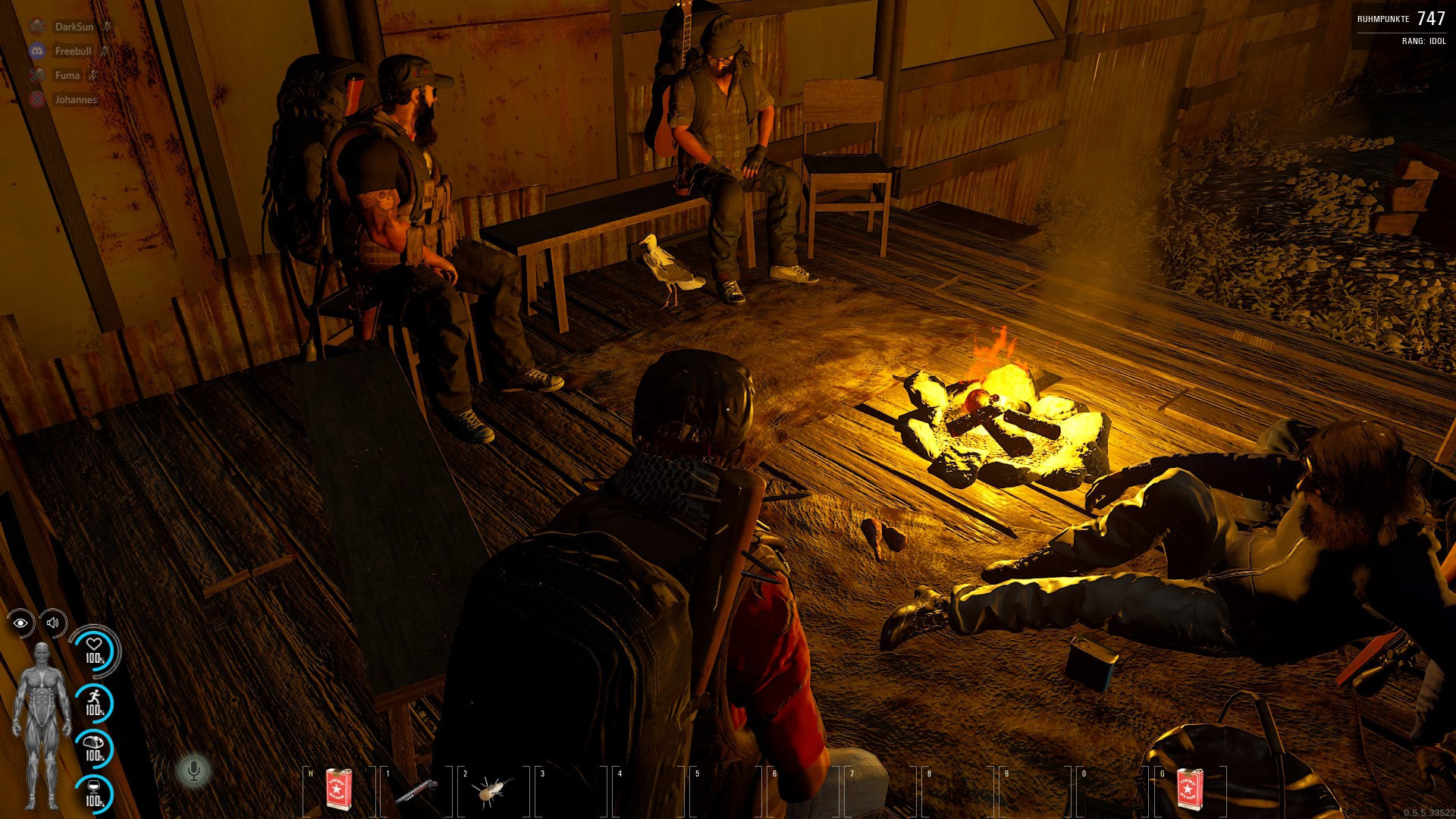Viewport: 1456px width, 819px height.
Task: Select the Lucky Stars cigarettes in slot H
Action: [x=339, y=789]
